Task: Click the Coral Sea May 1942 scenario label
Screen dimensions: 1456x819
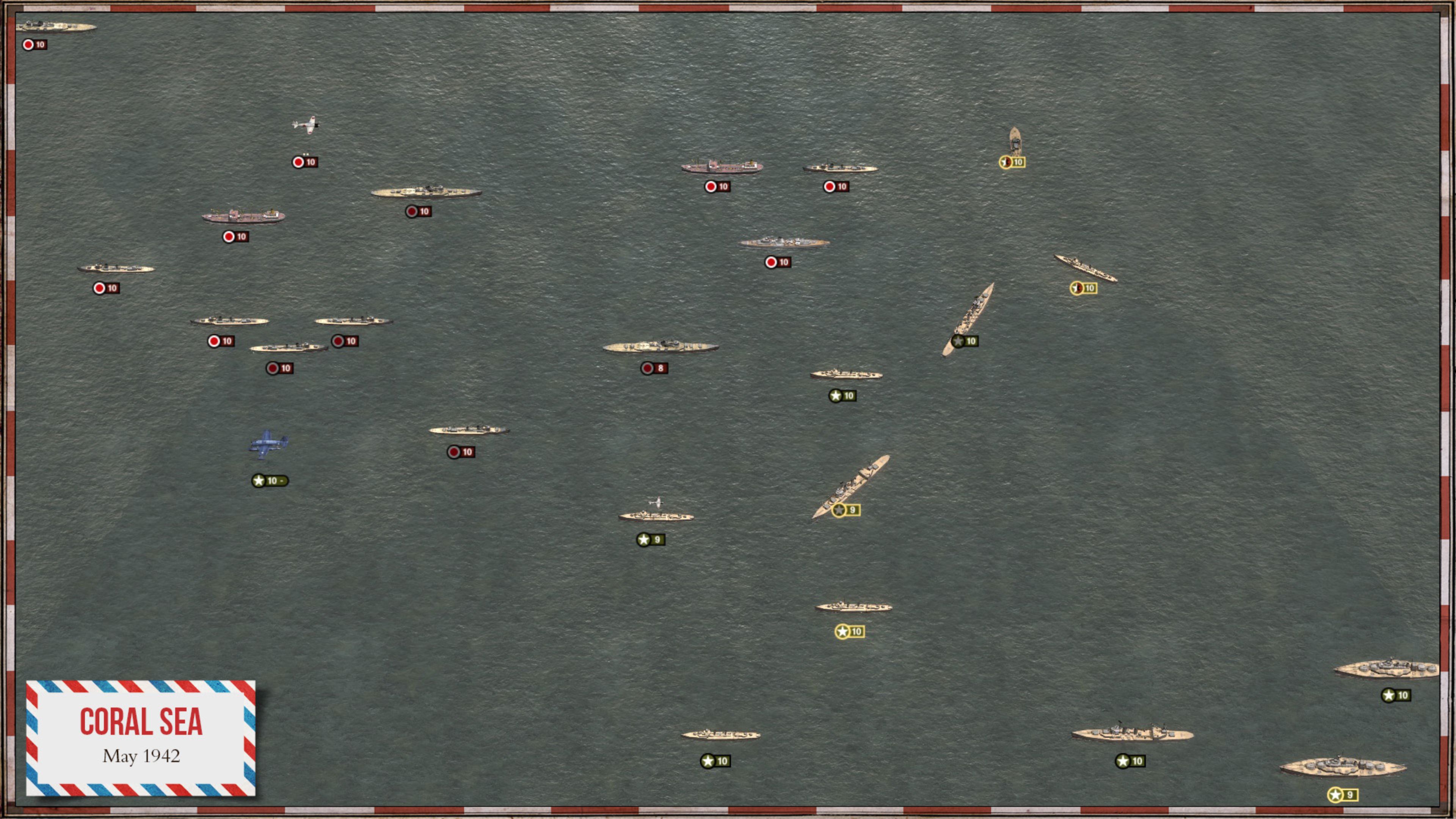Action: coord(141,735)
